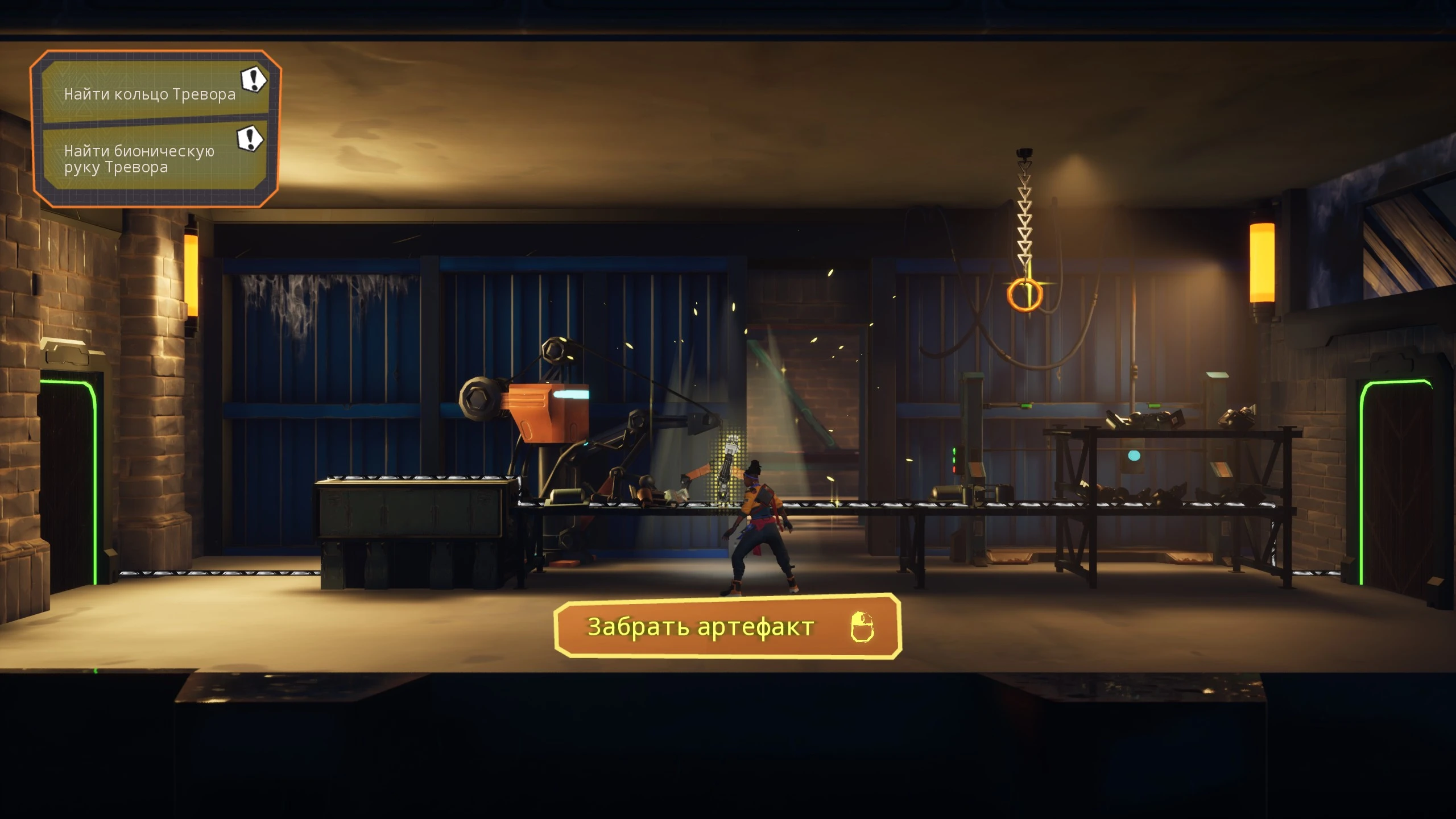The image size is (1456, 819).
Task: Select the "Найти кольцо Тревора" objective
Action: 150,93
